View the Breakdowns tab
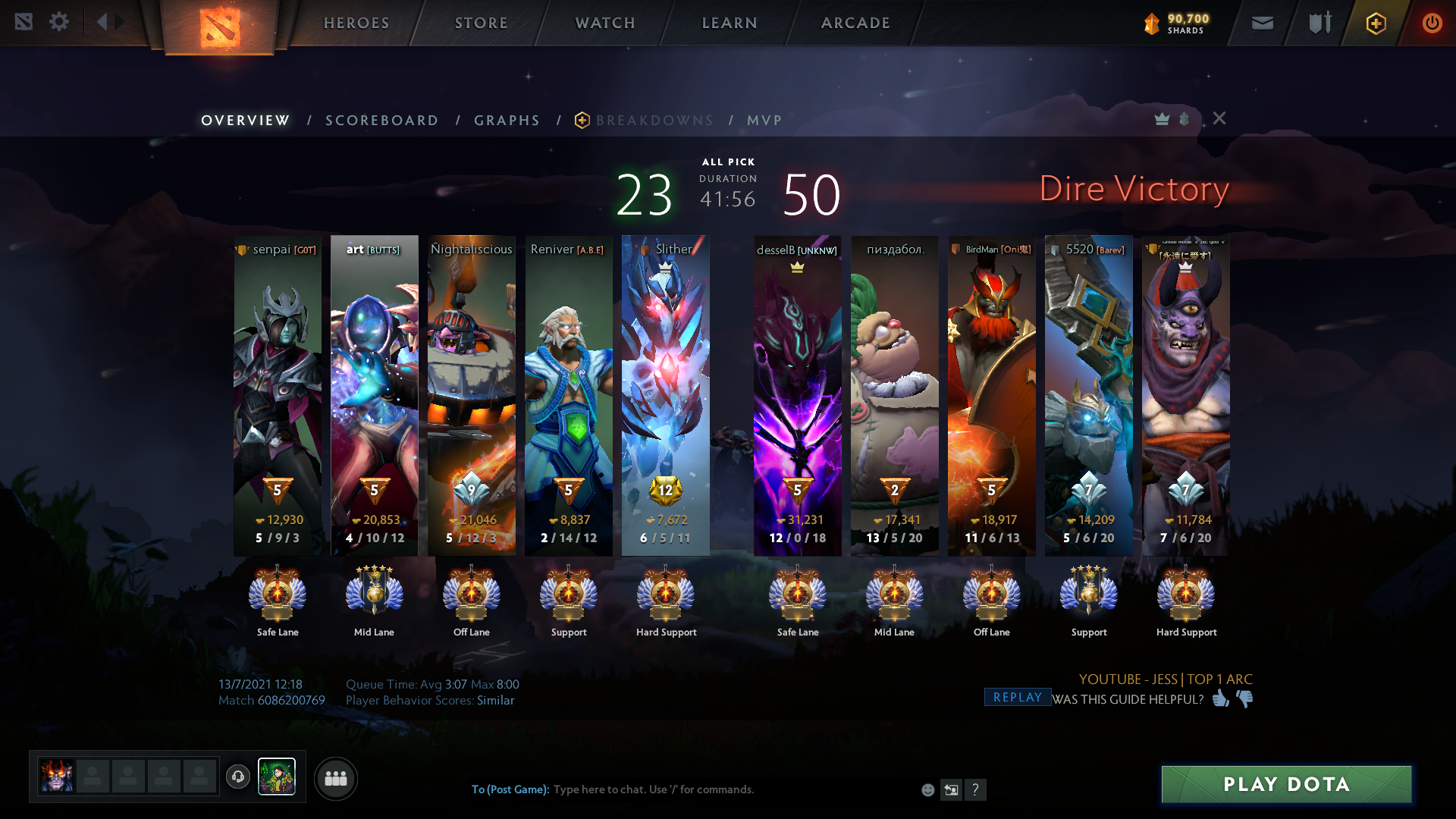 (x=654, y=121)
